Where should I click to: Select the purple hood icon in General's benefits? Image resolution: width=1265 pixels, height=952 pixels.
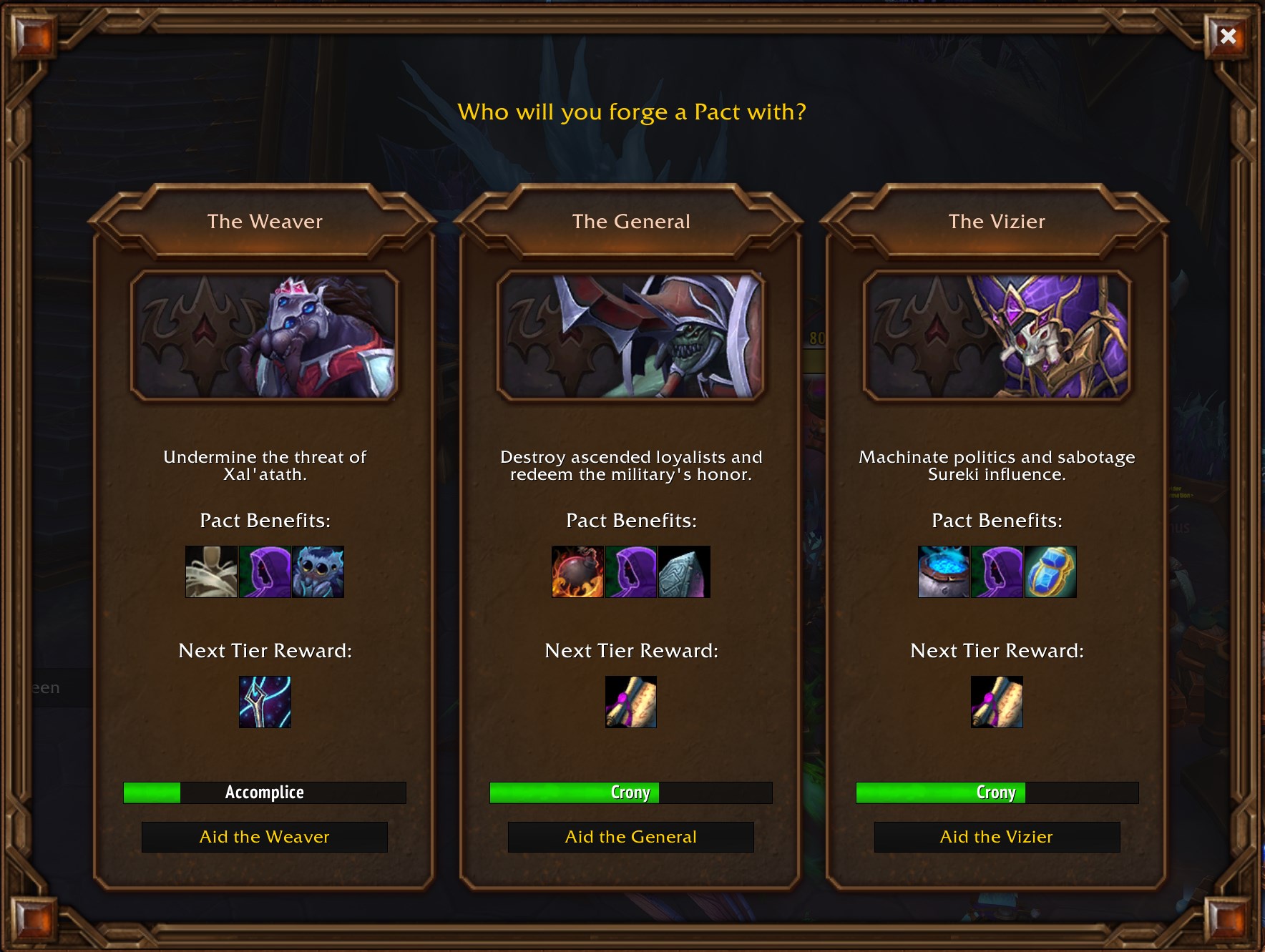tap(630, 571)
